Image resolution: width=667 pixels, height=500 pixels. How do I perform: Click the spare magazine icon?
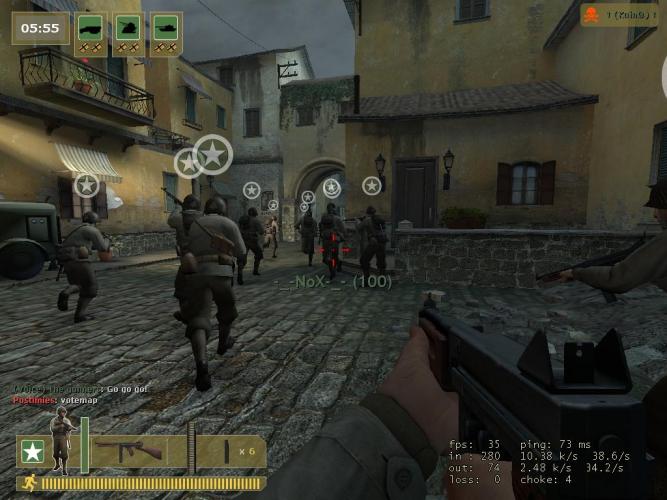coord(227,452)
